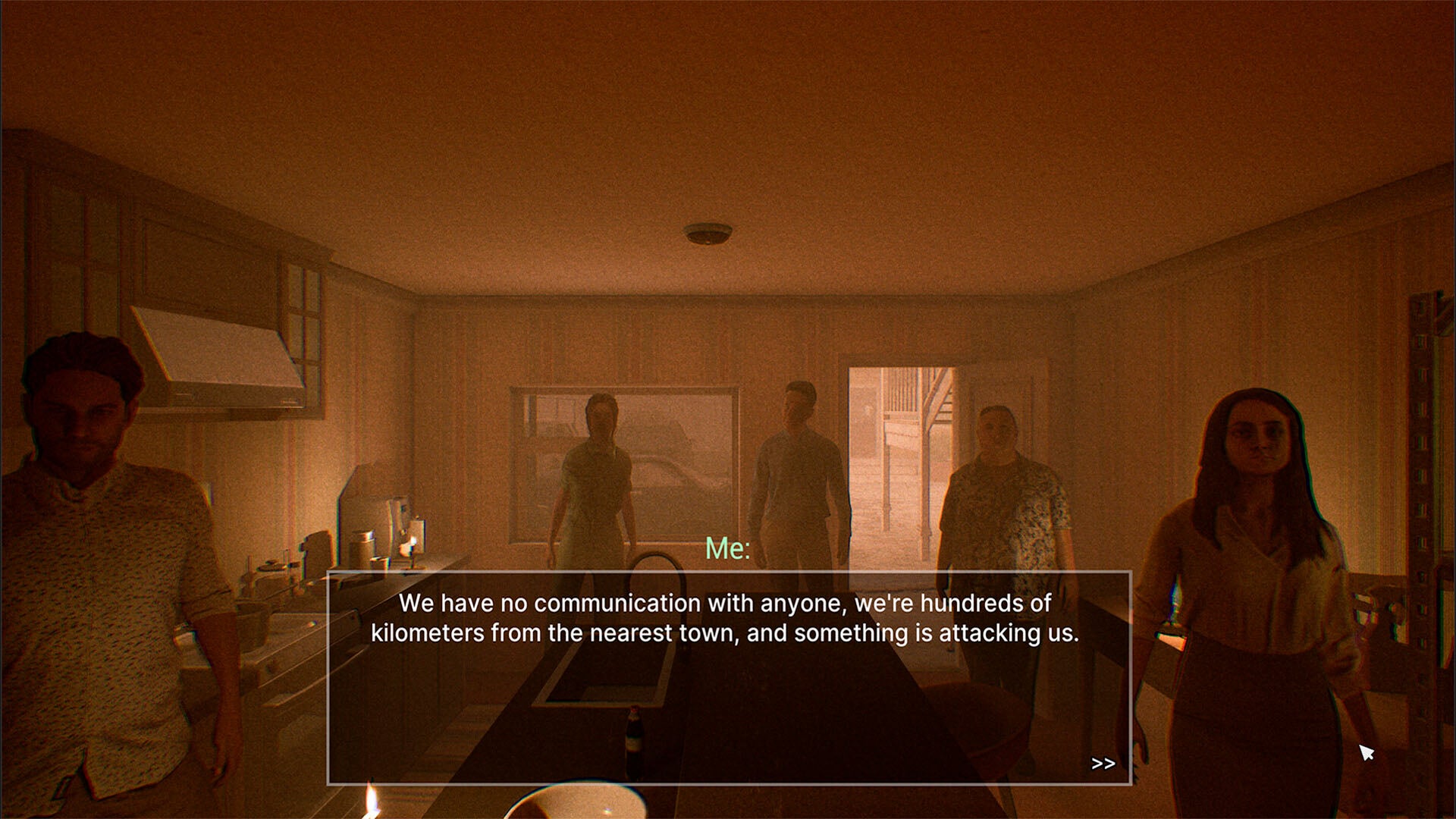
Task: Click the man standing on the far left
Action: tap(99, 531)
